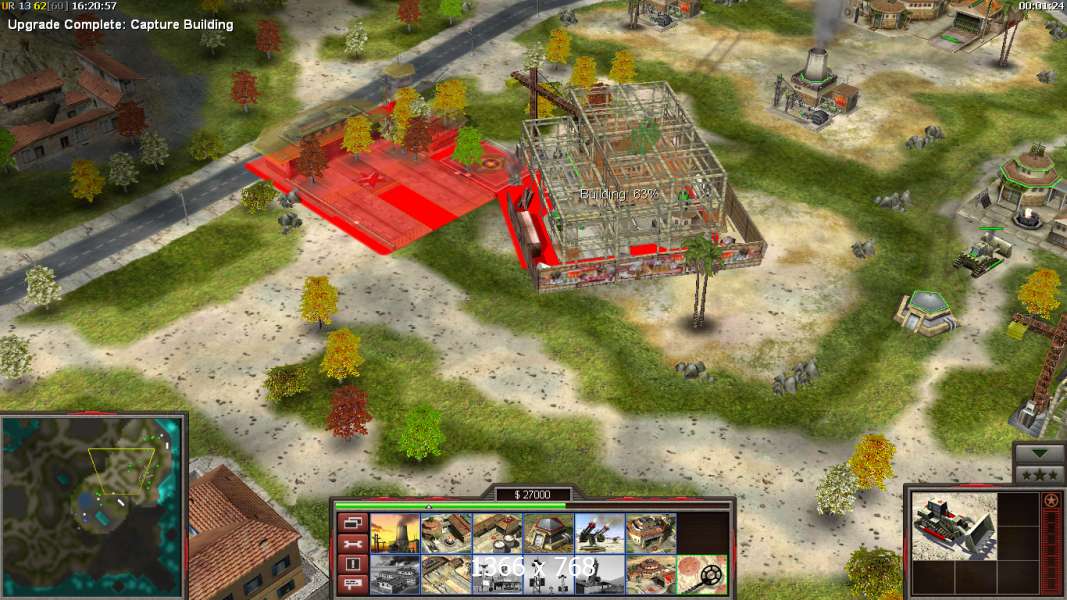The height and width of the screenshot is (600, 1067).
Task: Click the mine detector icon with green border
Action: 701,574
